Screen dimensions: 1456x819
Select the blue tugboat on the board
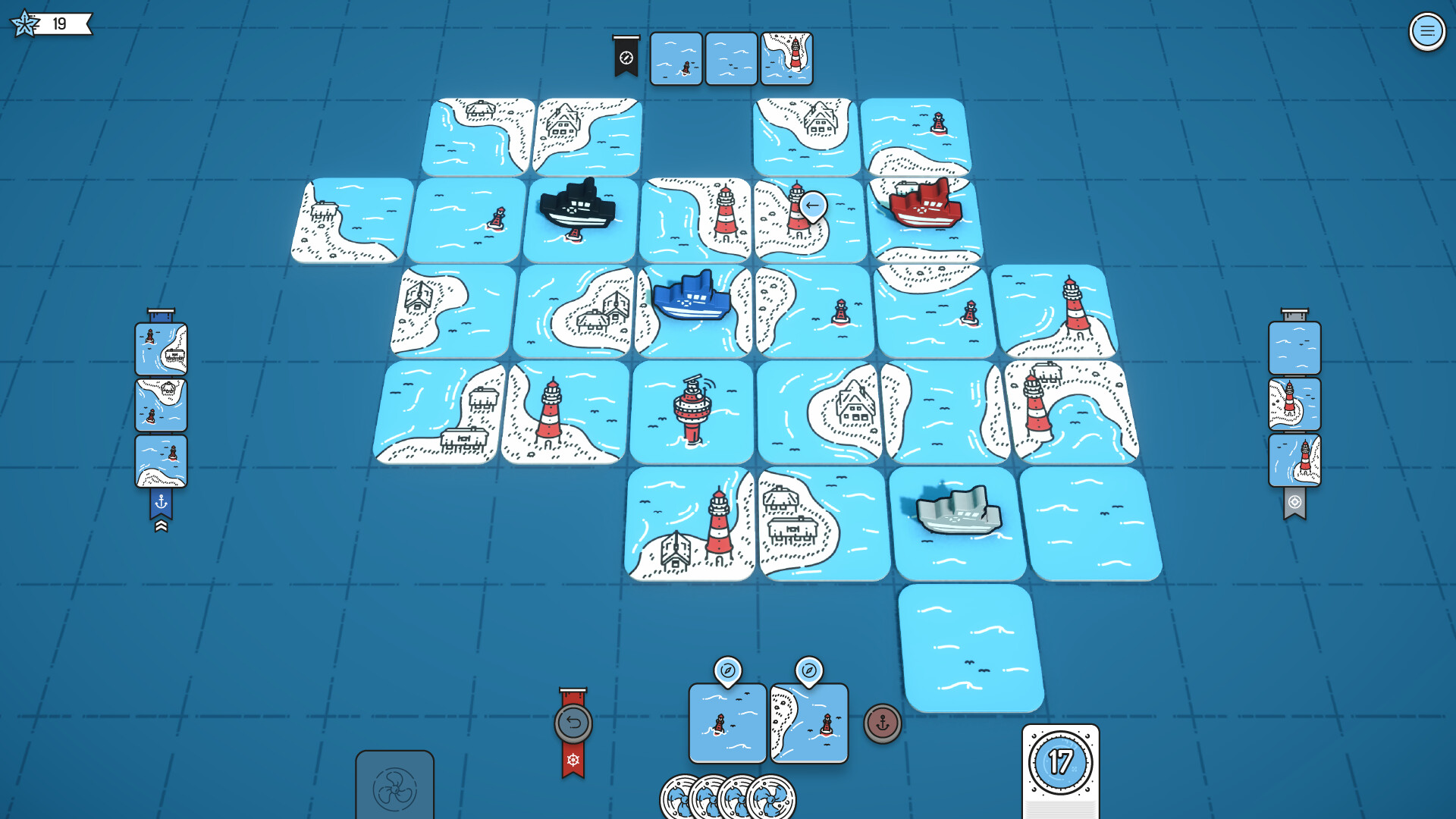tap(692, 296)
